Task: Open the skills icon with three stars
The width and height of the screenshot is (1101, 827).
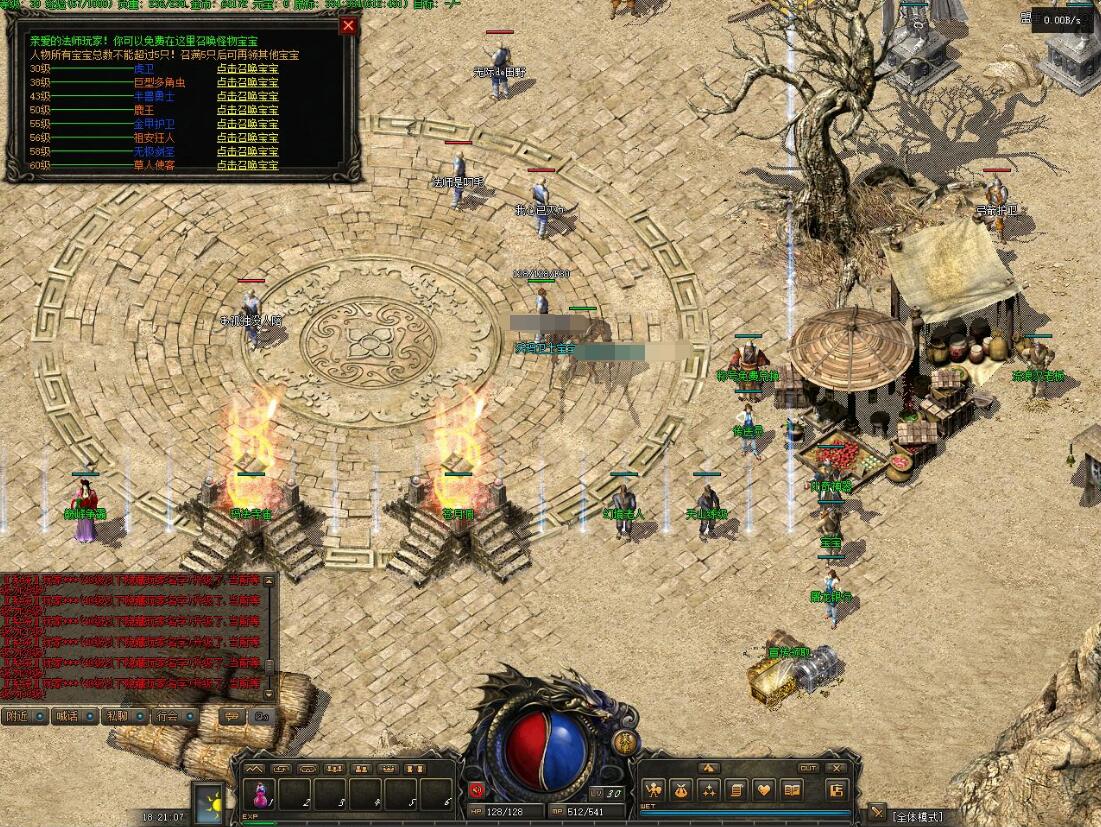Action: [x=709, y=791]
